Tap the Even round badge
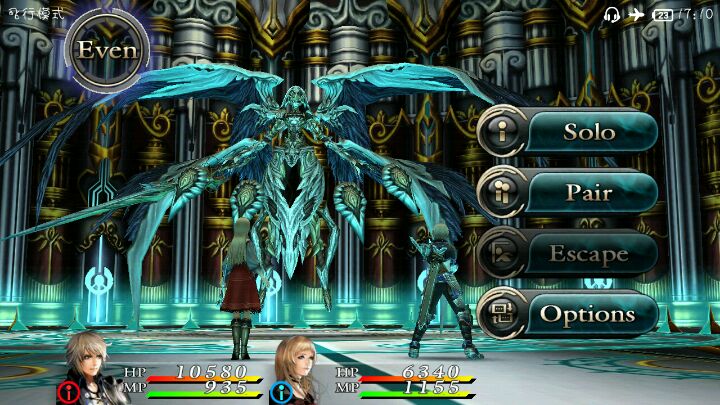Viewport: 720px width, 405px height. click(107, 51)
